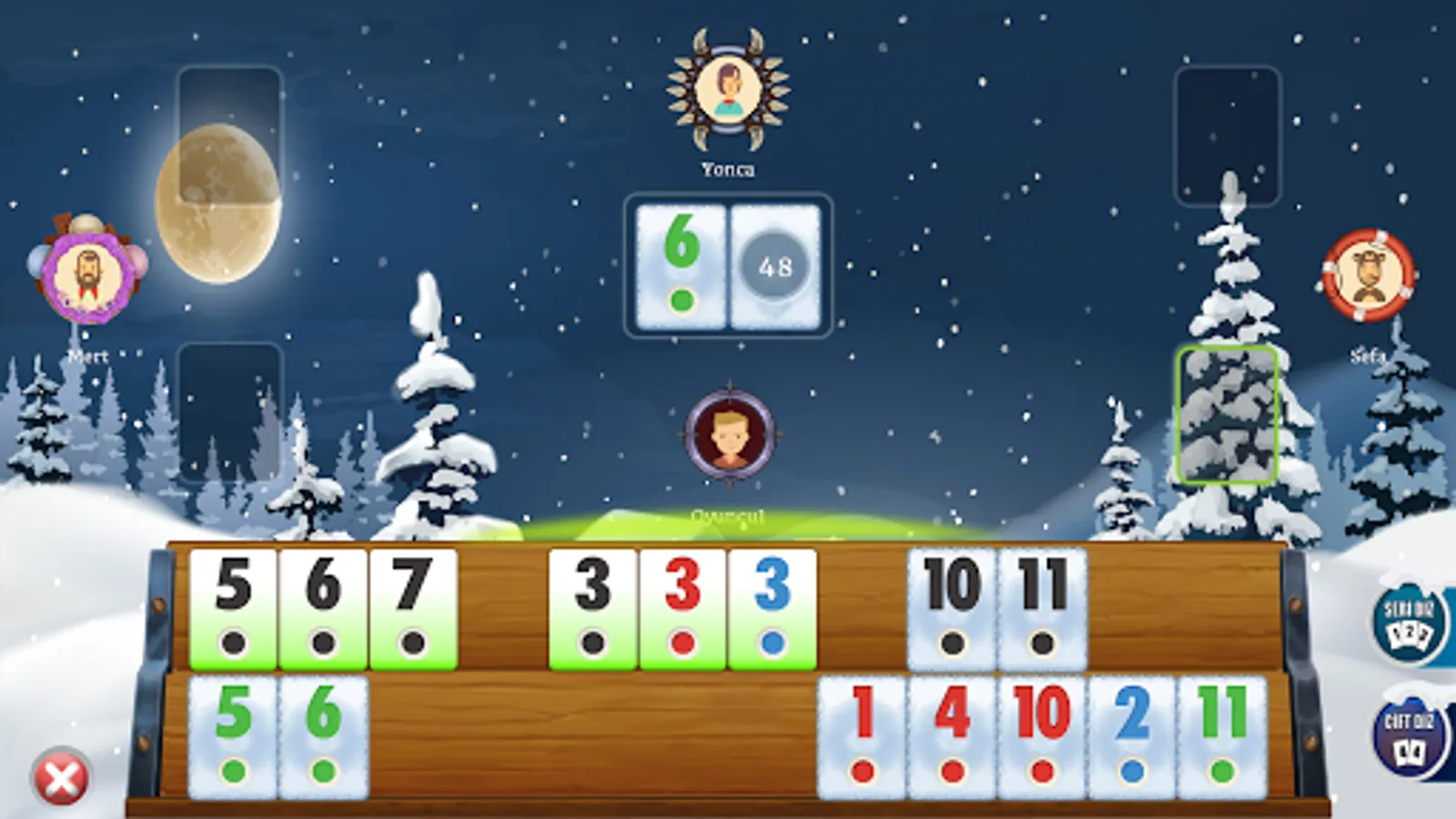The width and height of the screenshot is (1456, 819).
Task: Select the blue 2 tile on the bottom row
Action: click(1131, 737)
